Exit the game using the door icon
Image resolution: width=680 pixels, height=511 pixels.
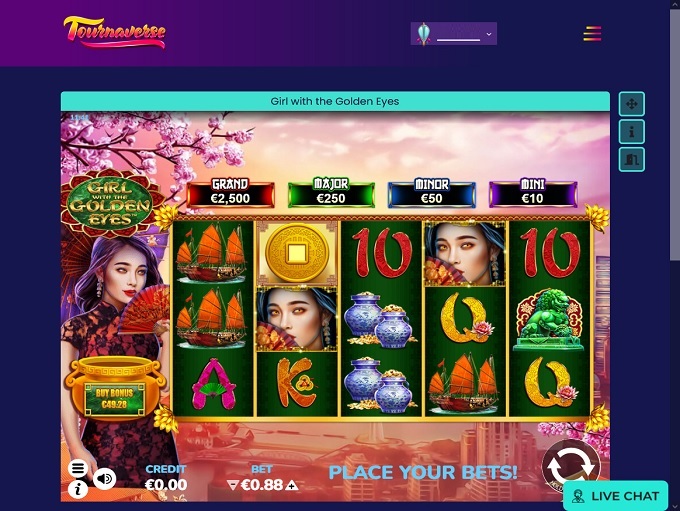[631, 159]
